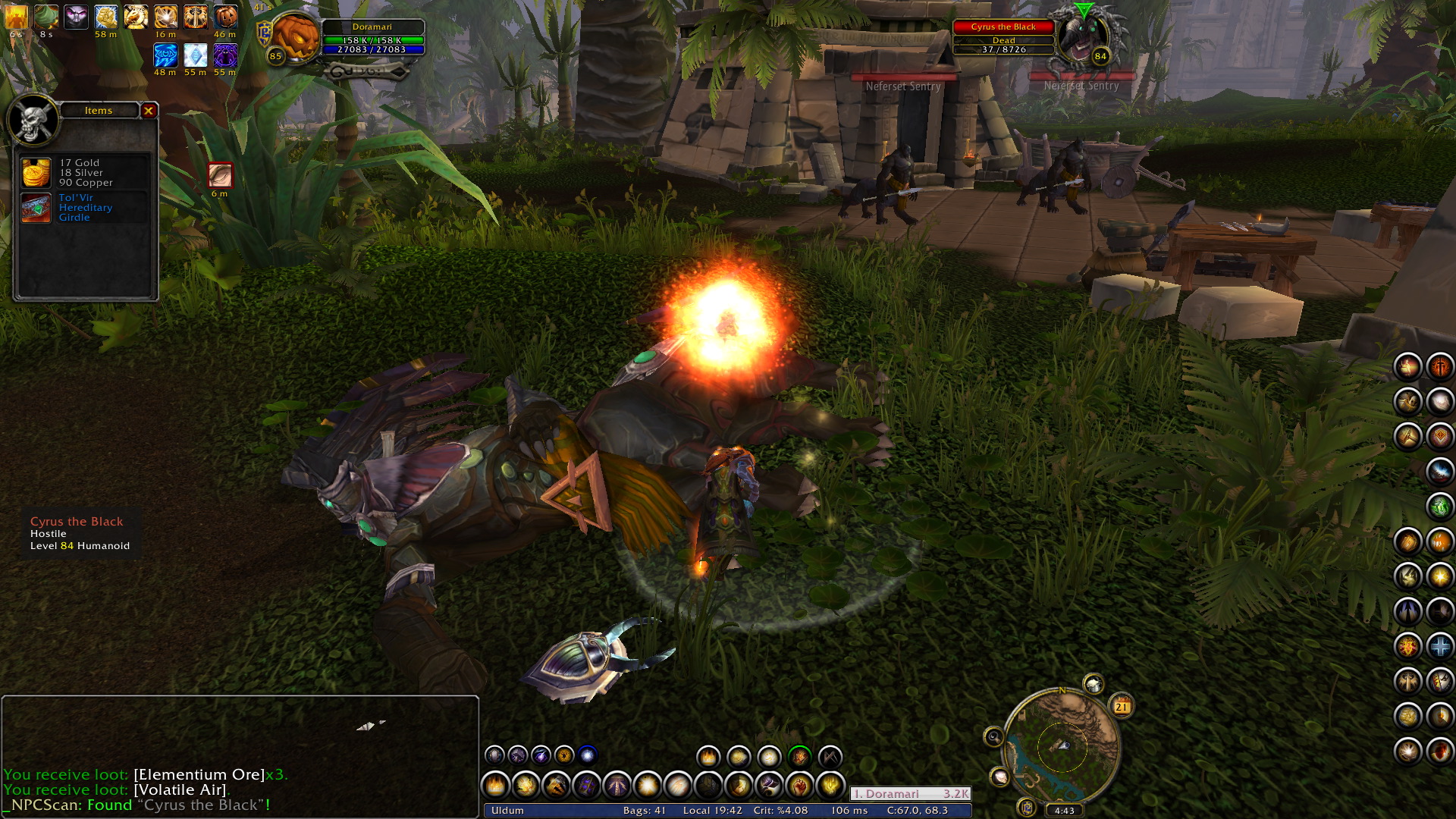Select the blue lightning eye buff

(165, 55)
